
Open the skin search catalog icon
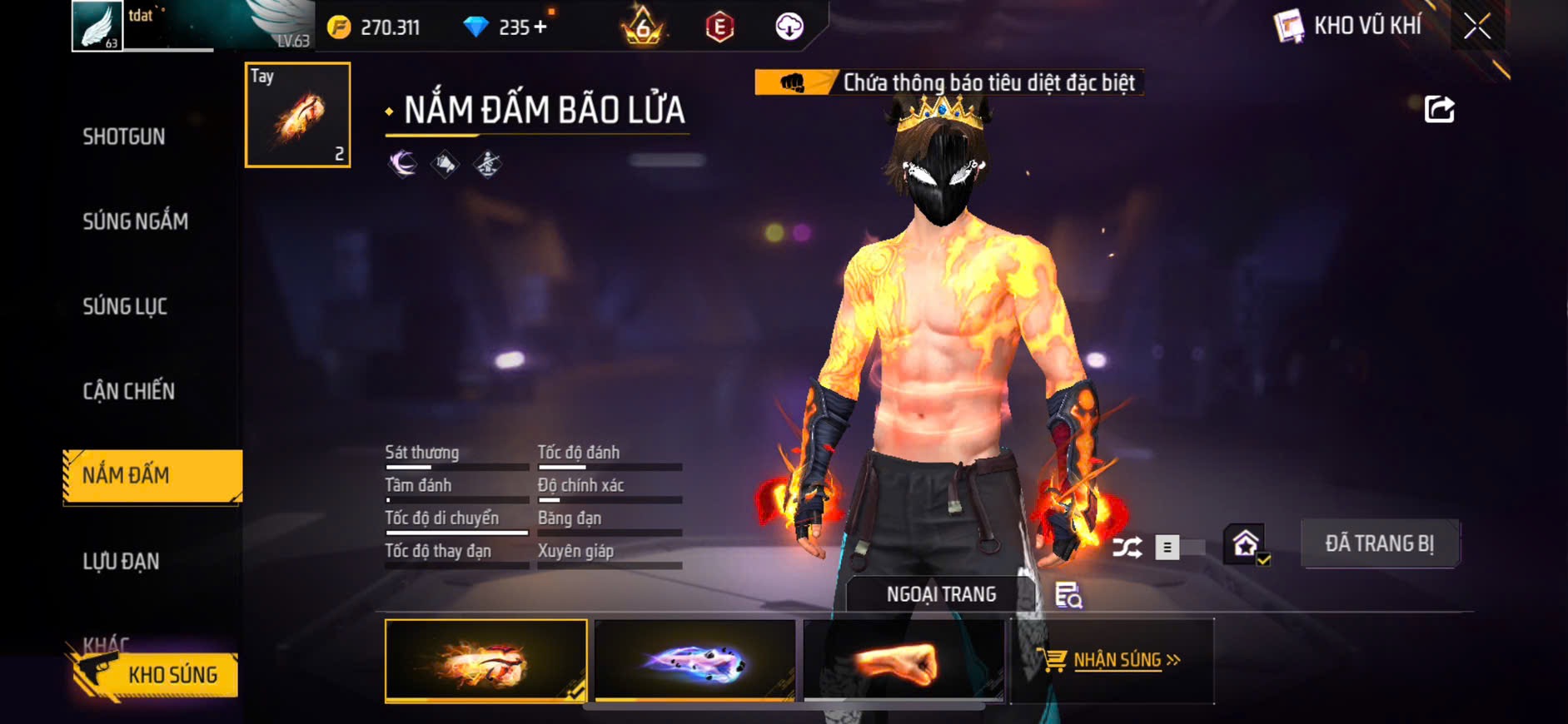click(x=1068, y=595)
